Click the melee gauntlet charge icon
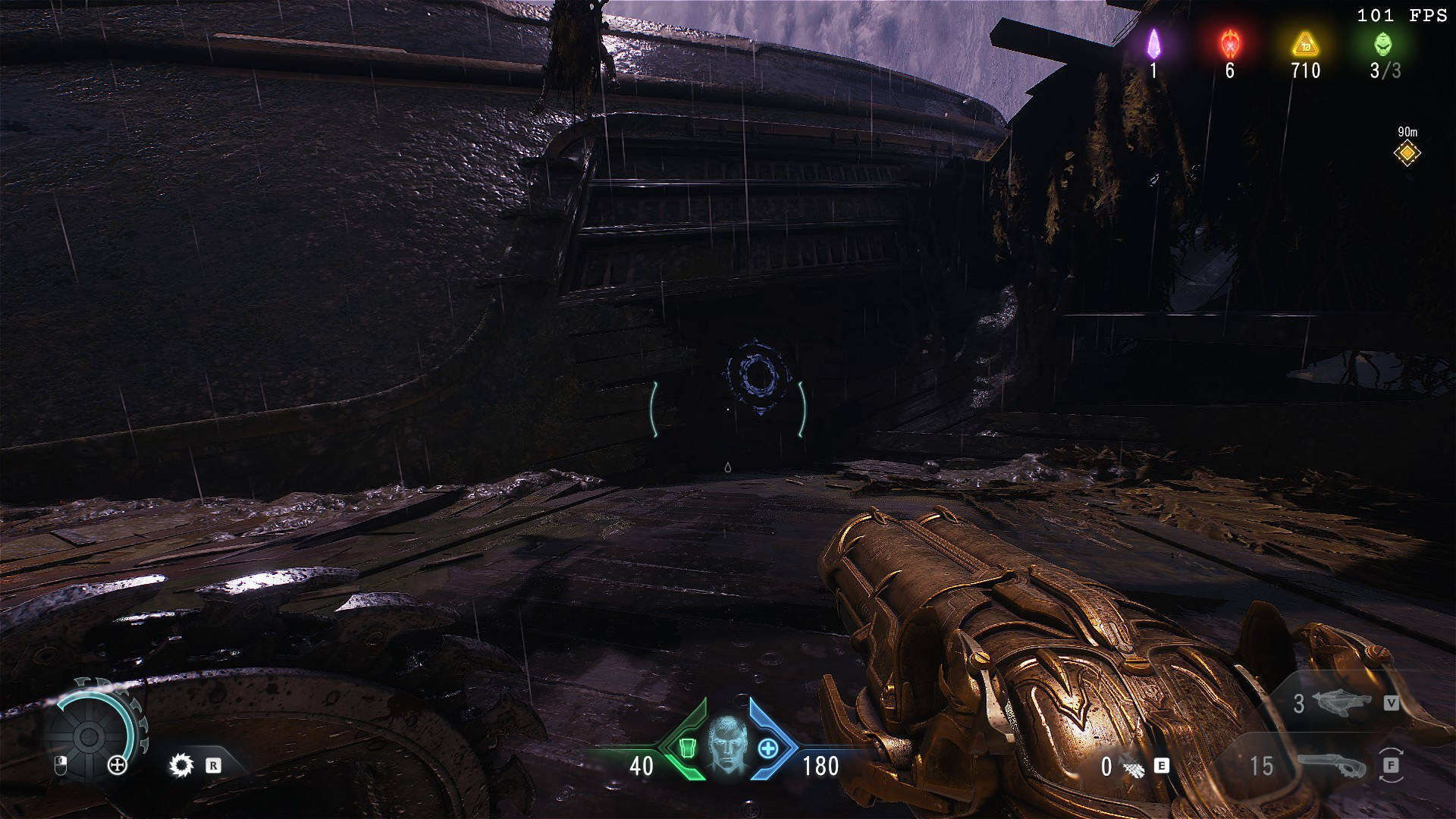The image size is (1456, 819). click(x=1134, y=767)
